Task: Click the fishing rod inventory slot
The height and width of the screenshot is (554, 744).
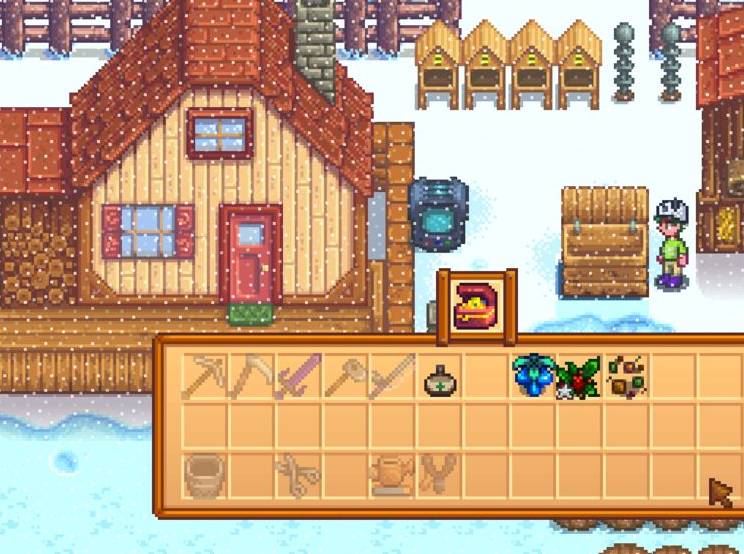Action: 391,377
